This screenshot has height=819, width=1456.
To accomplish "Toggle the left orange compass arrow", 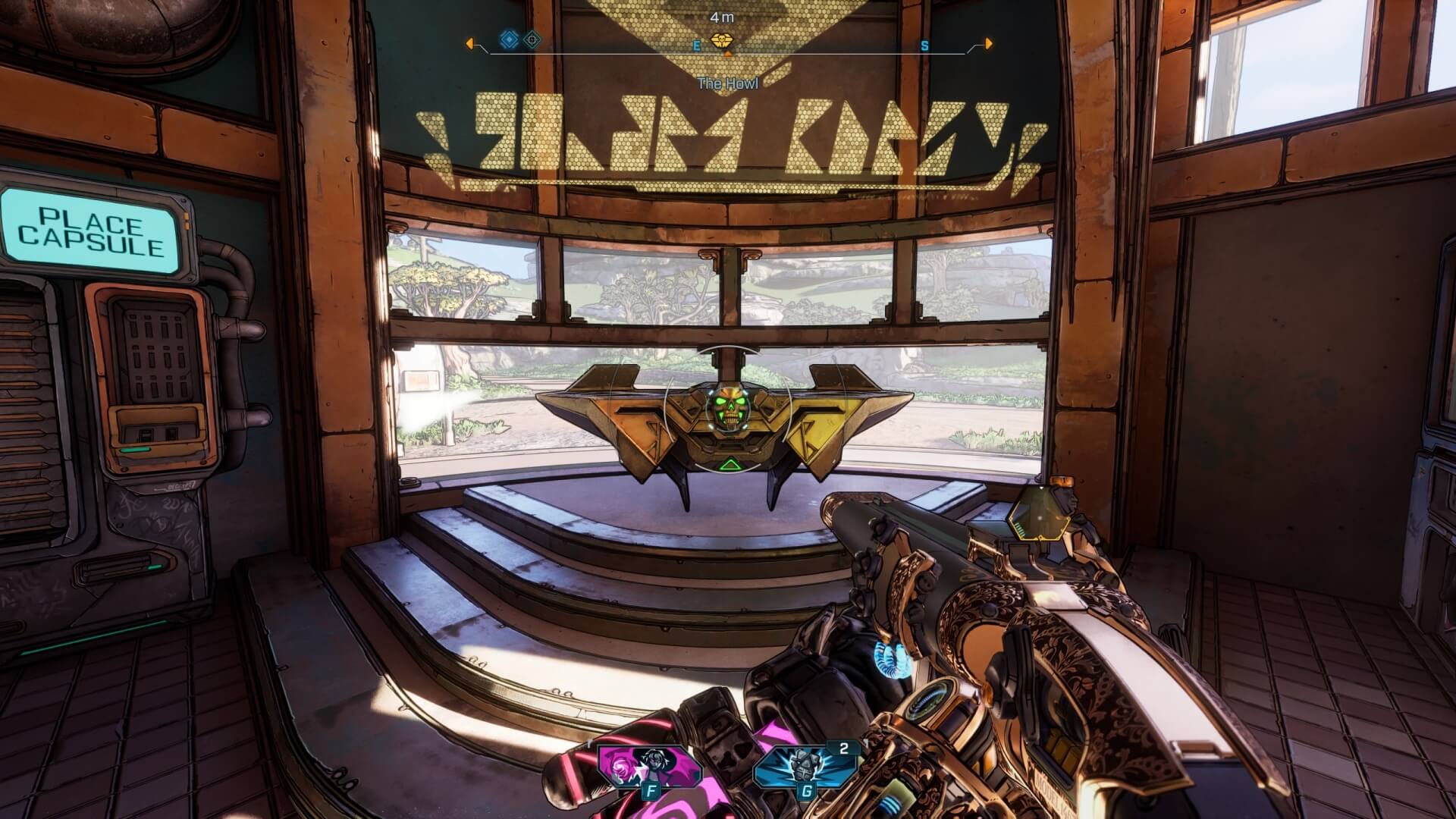I will (470, 44).
